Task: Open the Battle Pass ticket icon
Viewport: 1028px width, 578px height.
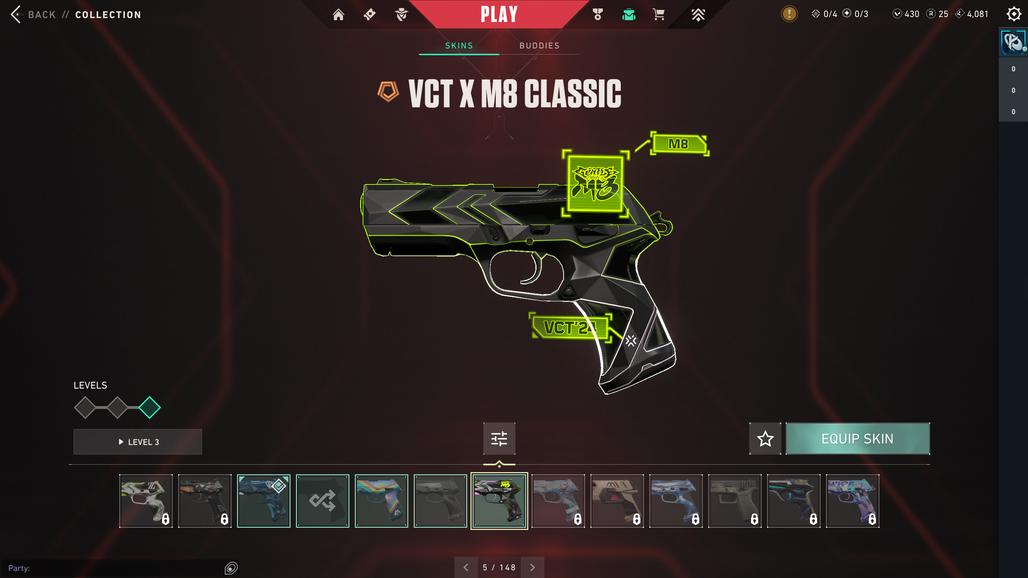Action: (x=370, y=15)
